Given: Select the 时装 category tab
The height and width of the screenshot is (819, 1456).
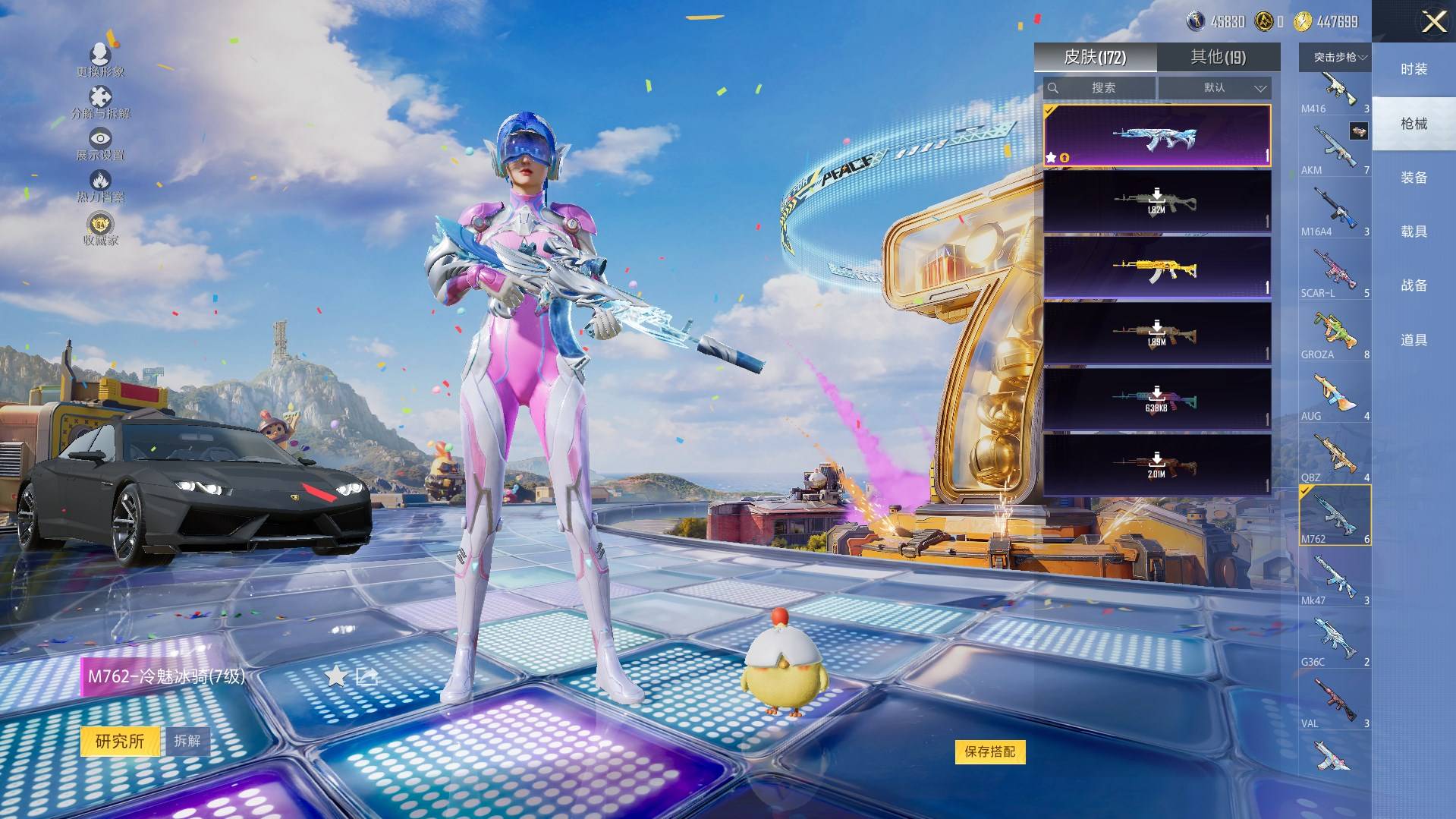Looking at the screenshot, I should click(1414, 69).
